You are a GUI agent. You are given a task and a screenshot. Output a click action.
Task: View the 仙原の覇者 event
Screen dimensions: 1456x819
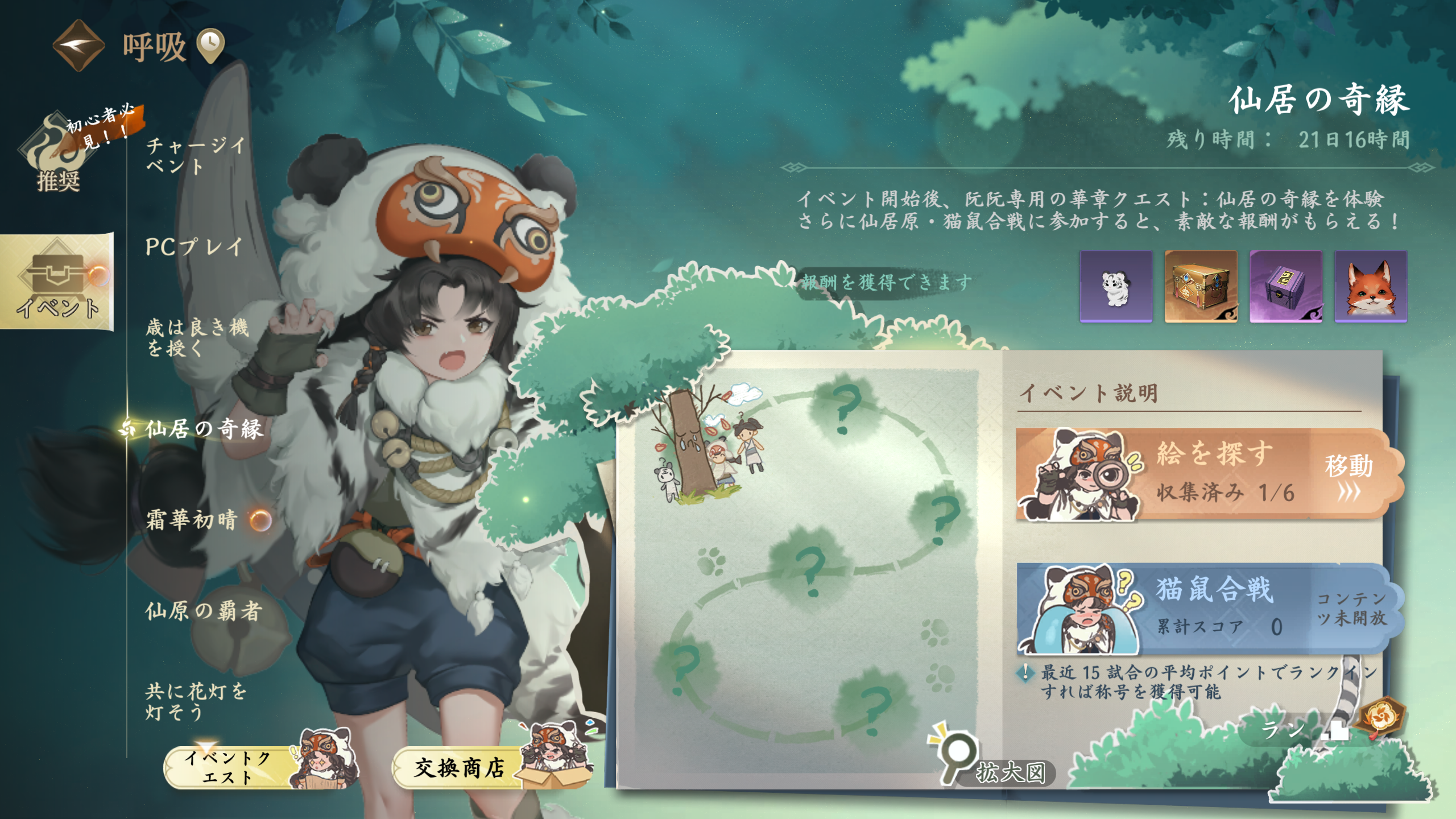point(203,611)
